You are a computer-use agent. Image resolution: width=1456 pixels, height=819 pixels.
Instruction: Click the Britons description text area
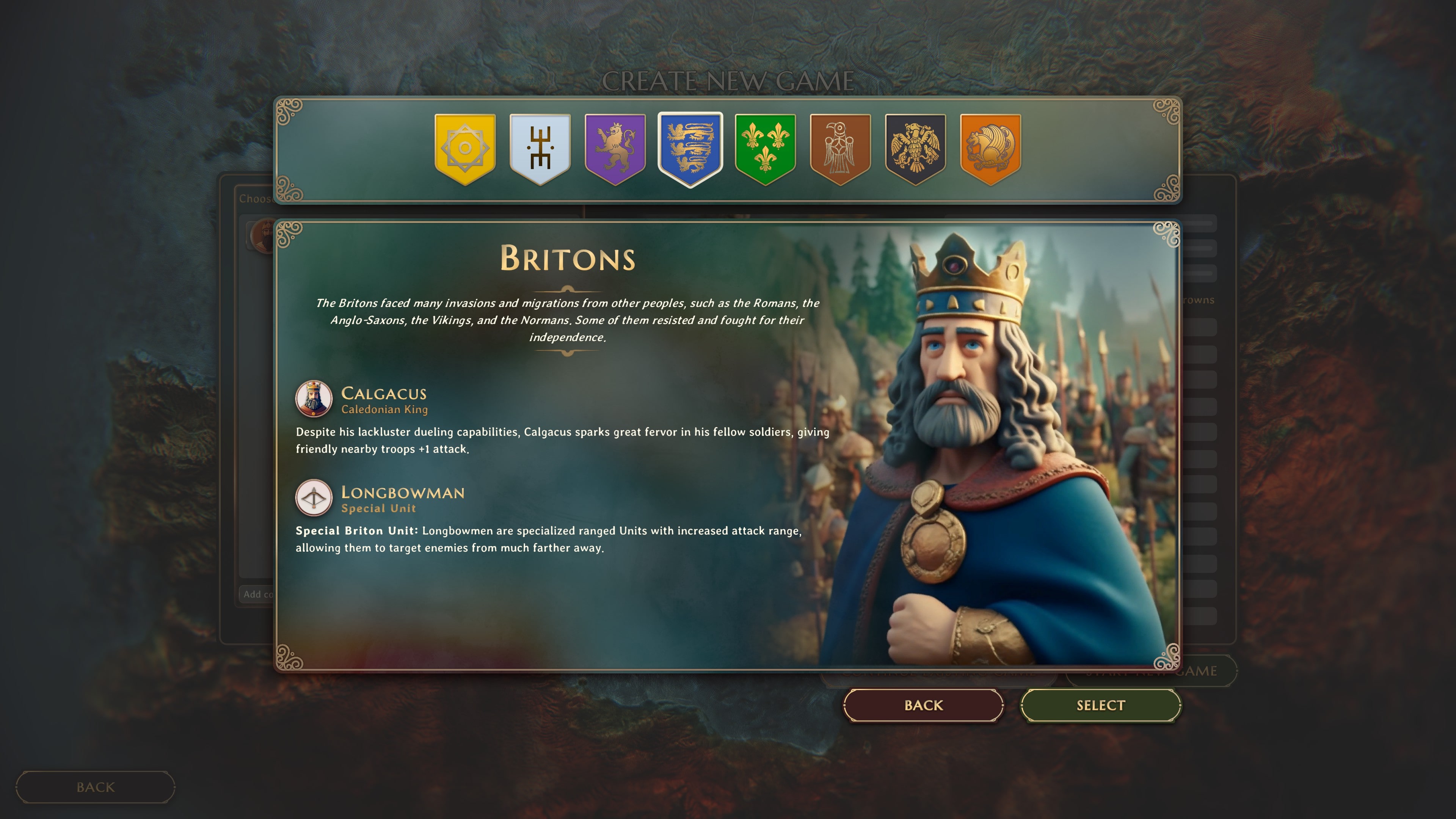(x=568, y=321)
